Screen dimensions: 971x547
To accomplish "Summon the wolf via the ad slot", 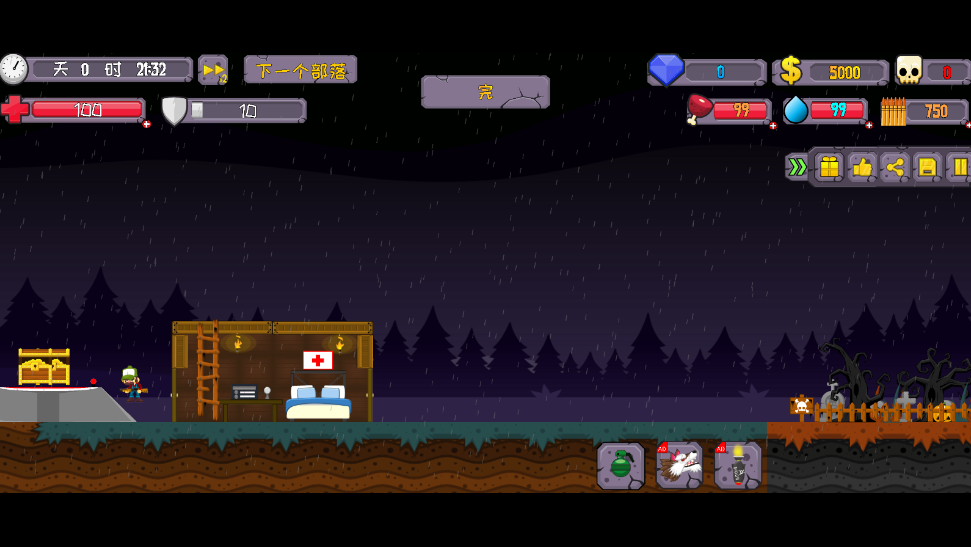I will click(x=680, y=465).
